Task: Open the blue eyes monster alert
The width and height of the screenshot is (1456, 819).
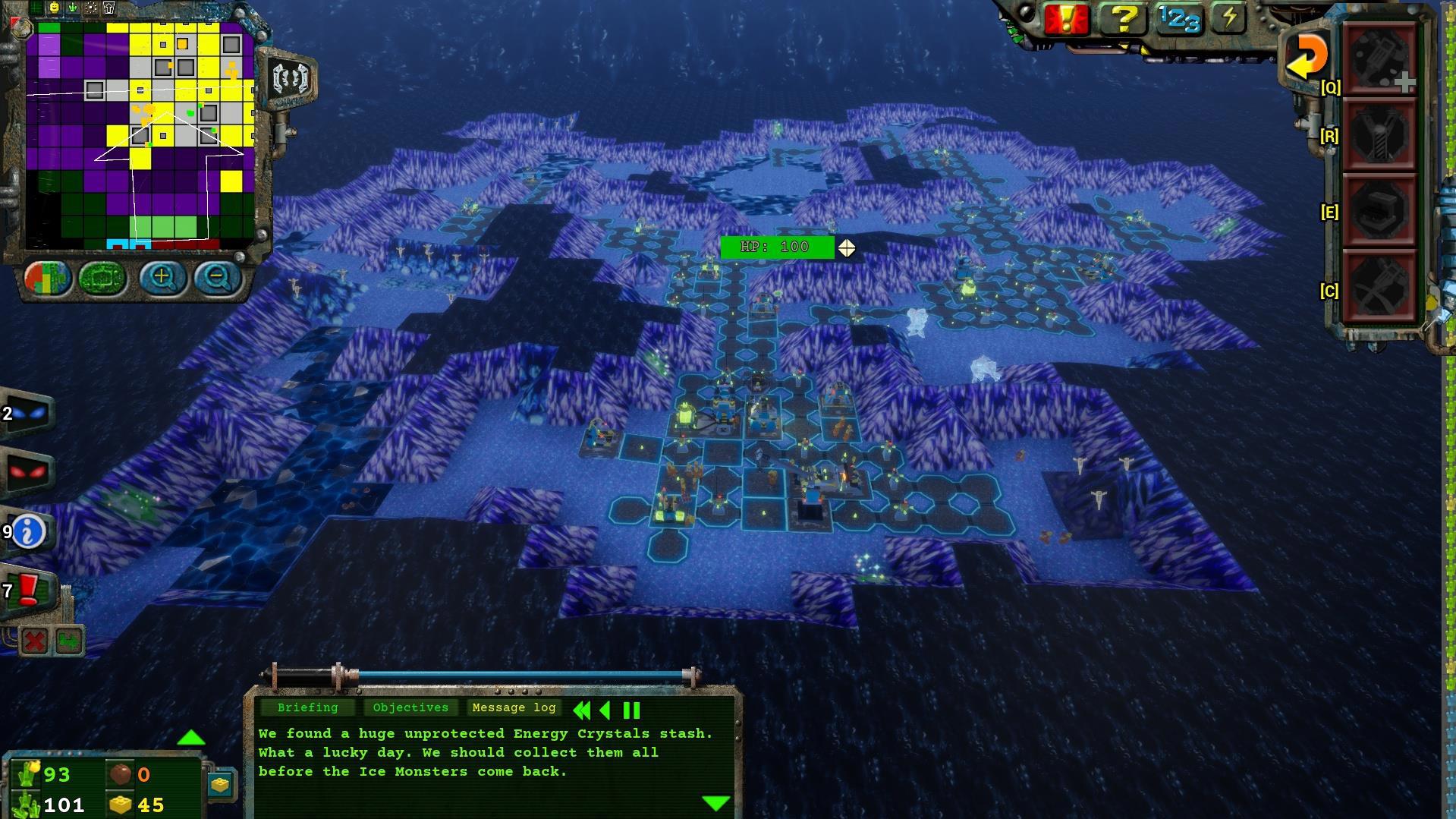Action: (x=27, y=414)
